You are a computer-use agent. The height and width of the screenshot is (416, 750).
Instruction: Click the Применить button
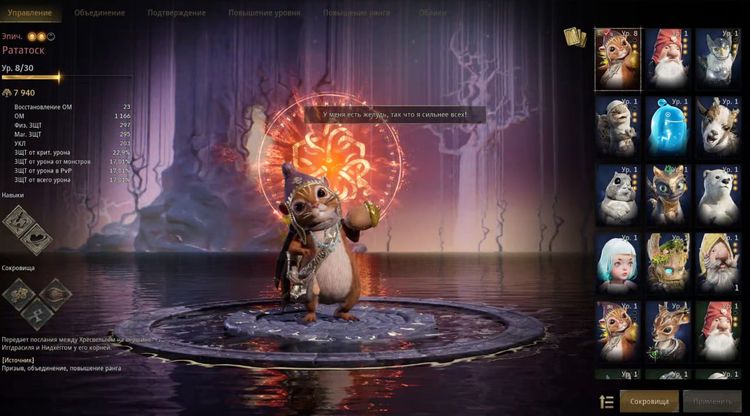[713, 401]
